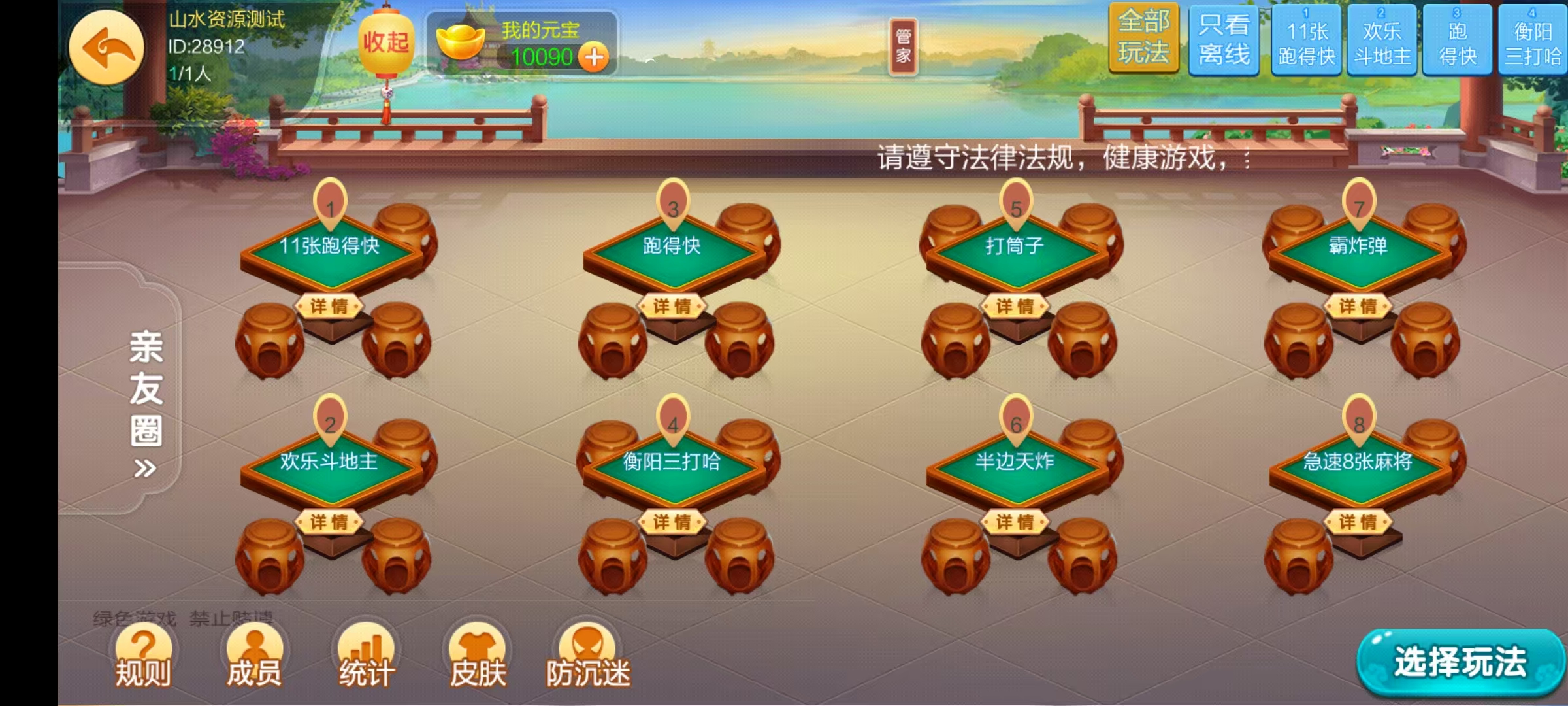Select the 跑得快 filter tab
Image resolution: width=1568 pixels, height=706 pixels.
1457,41
